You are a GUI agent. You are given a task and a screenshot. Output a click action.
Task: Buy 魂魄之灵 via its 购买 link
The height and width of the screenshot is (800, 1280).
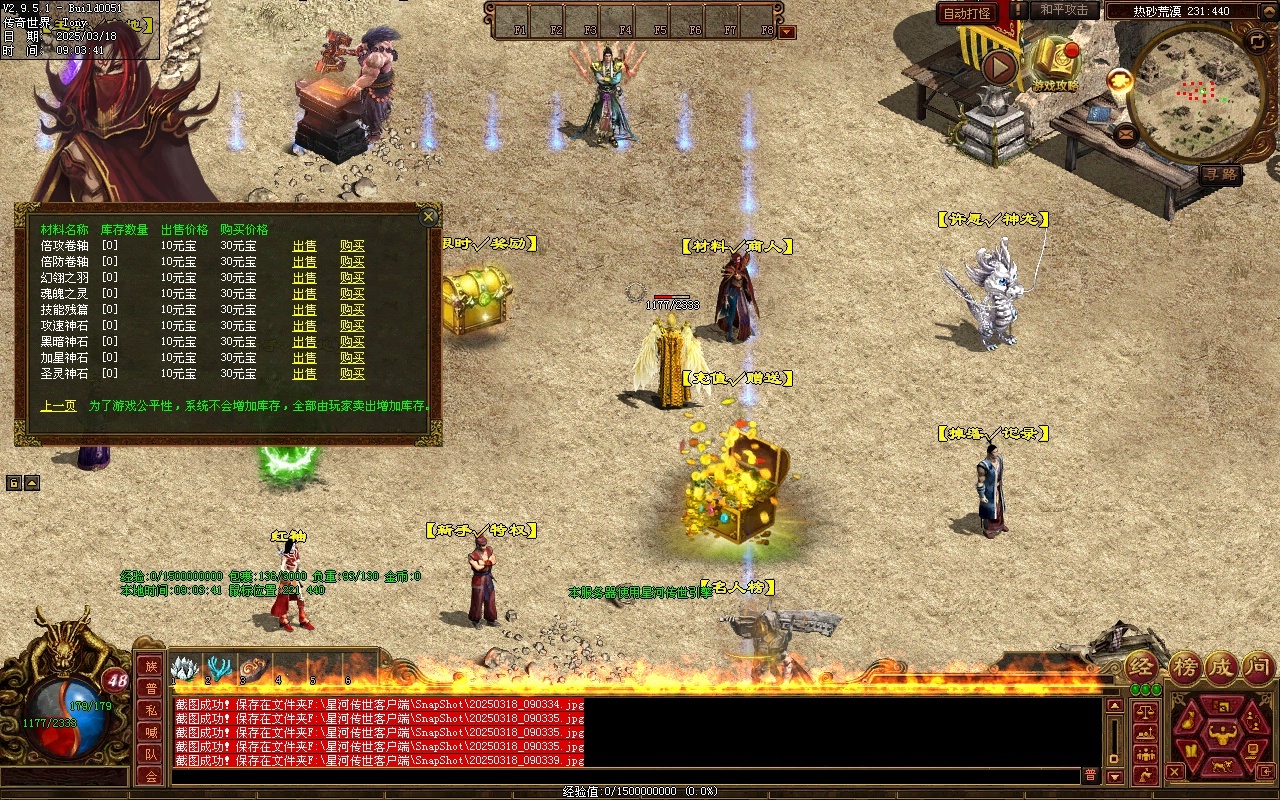pos(352,294)
